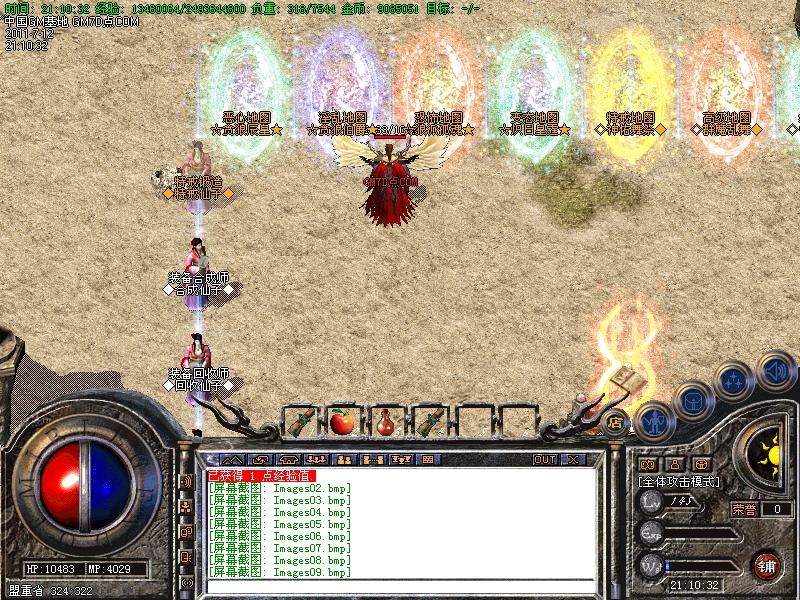
Task: Open the character status round button
Action: pos(654,421)
